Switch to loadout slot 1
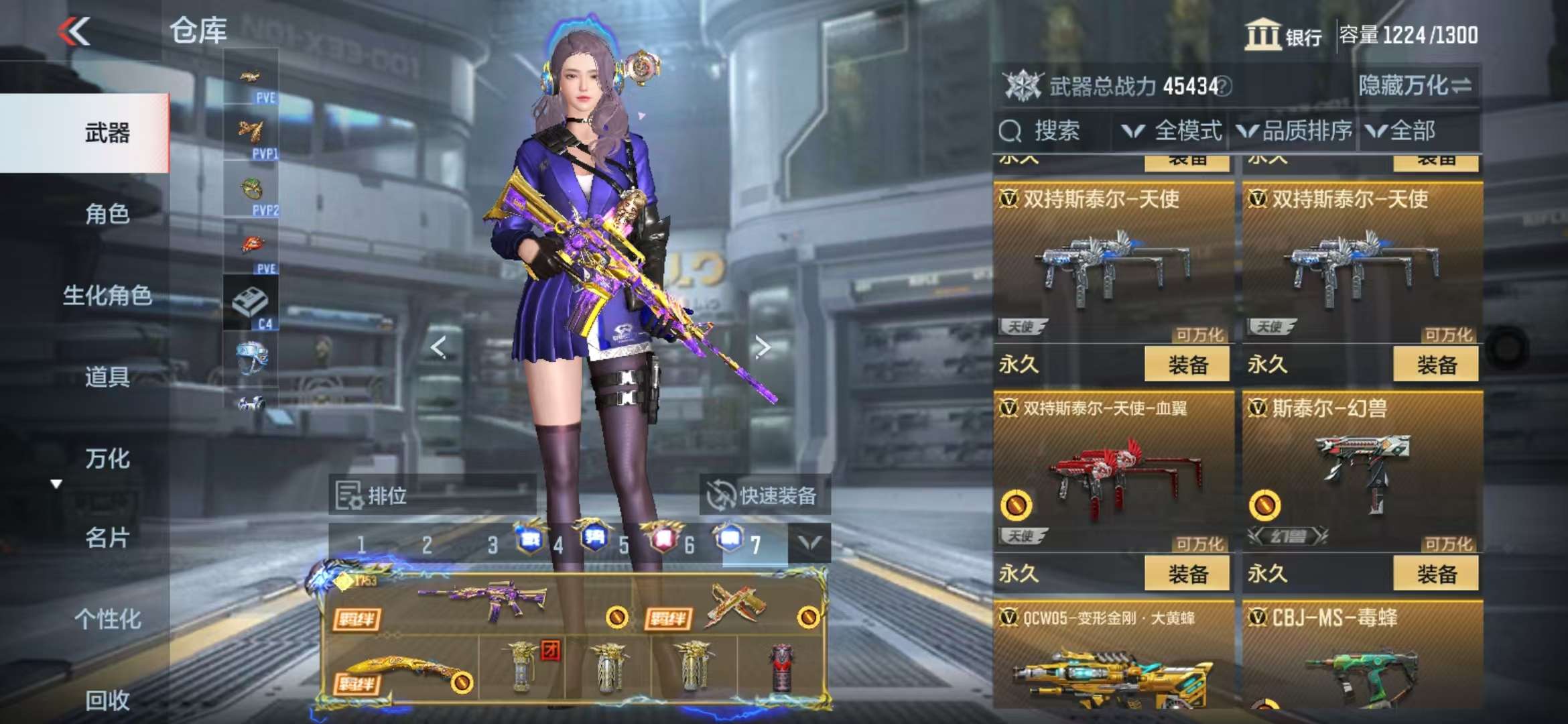The image size is (1568, 724). [361, 544]
